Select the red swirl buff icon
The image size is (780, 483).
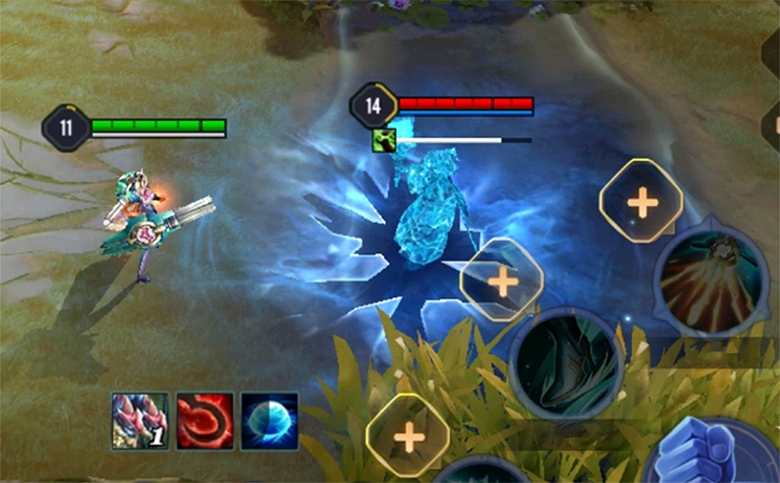tap(205, 420)
